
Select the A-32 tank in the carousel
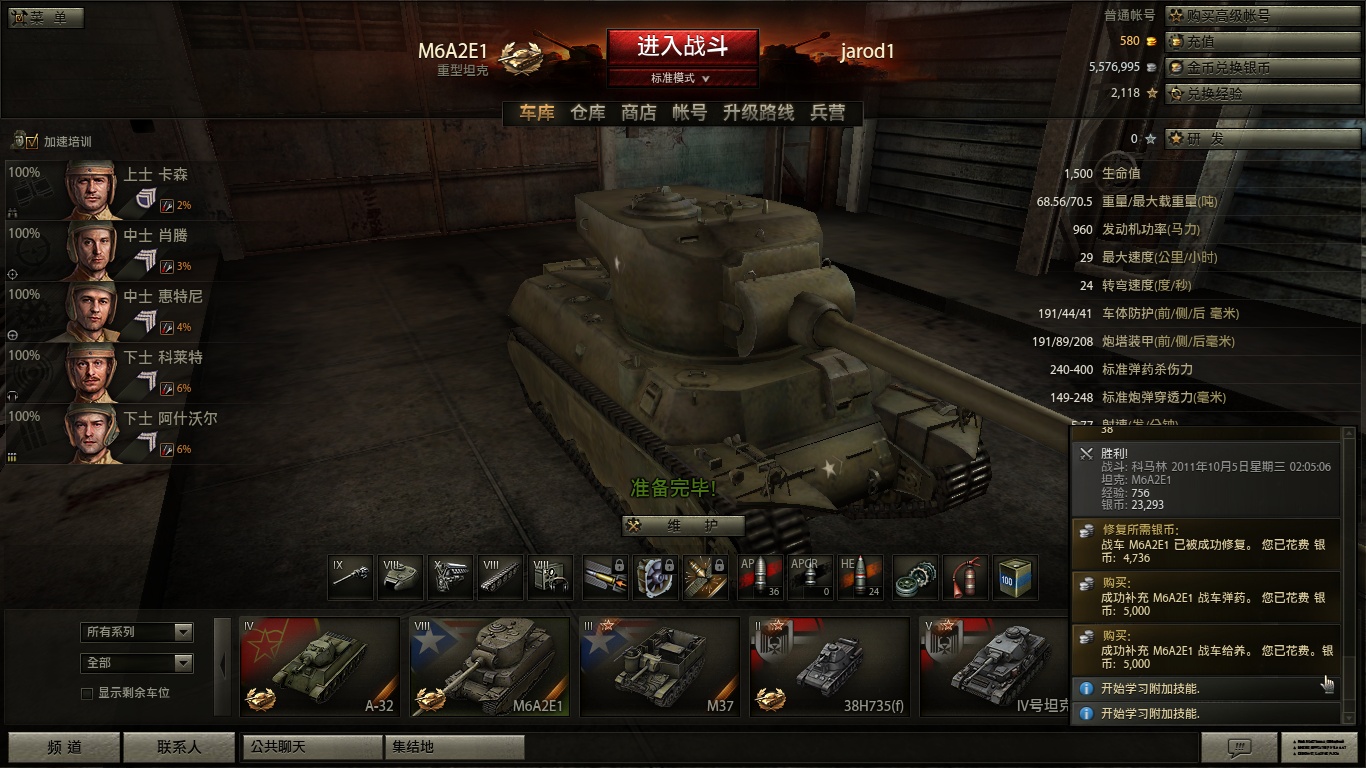[319, 666]
